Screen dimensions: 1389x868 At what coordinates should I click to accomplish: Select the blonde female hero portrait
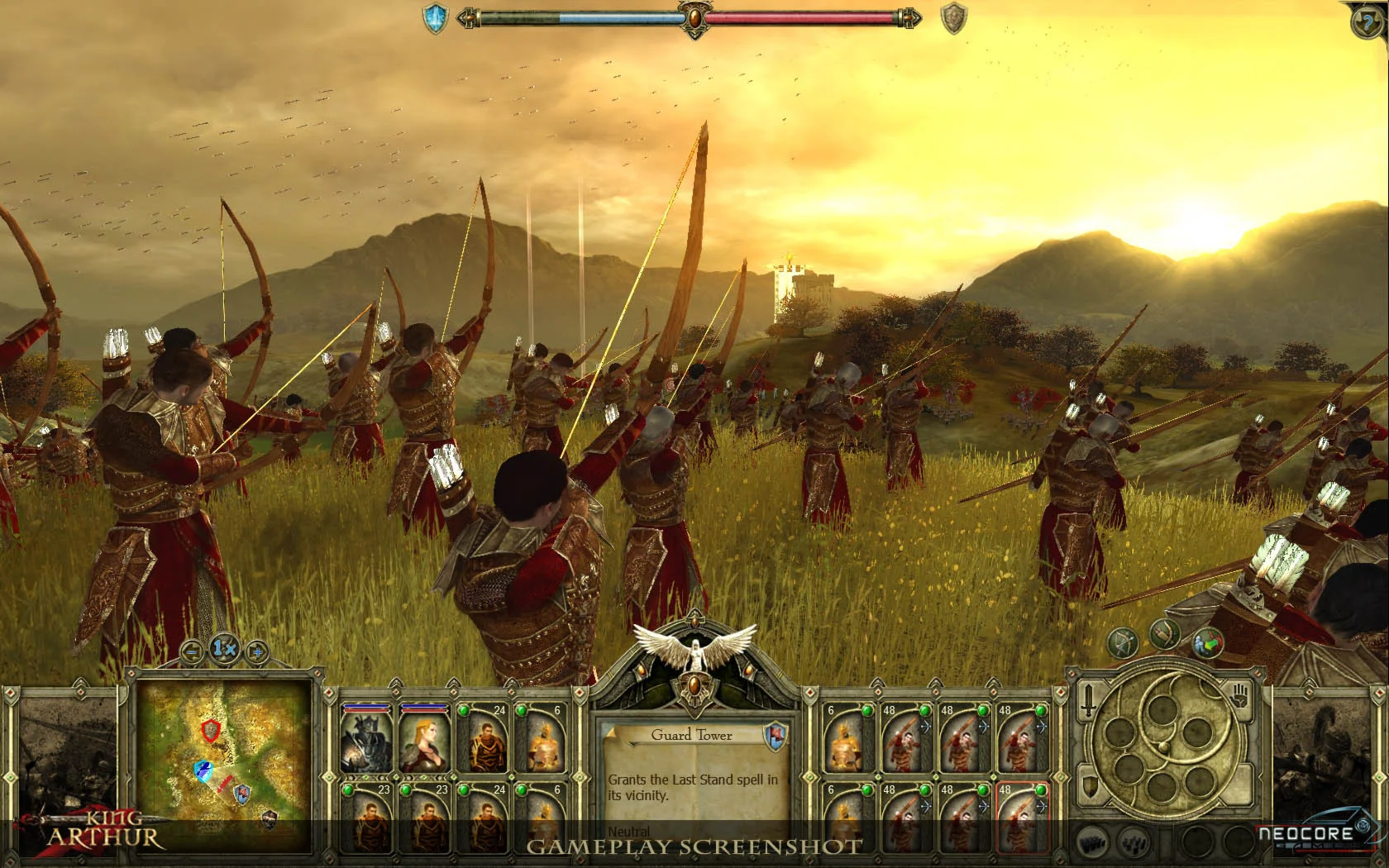(x=423, y=741)
